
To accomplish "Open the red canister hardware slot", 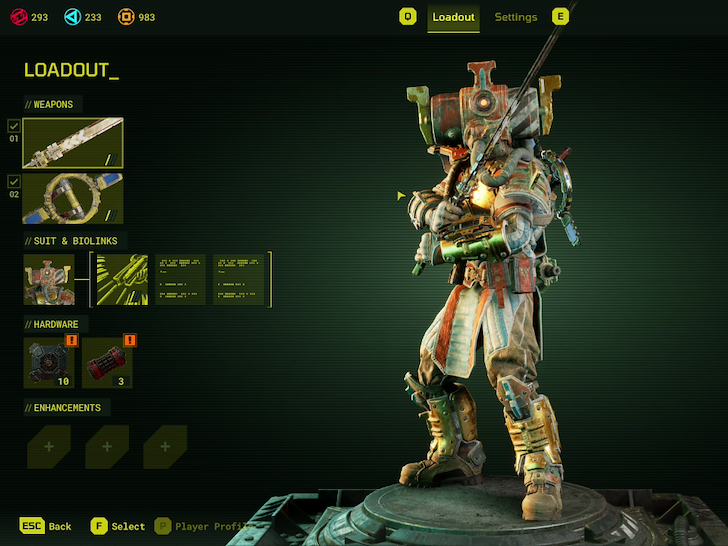I will click(107, 362).
